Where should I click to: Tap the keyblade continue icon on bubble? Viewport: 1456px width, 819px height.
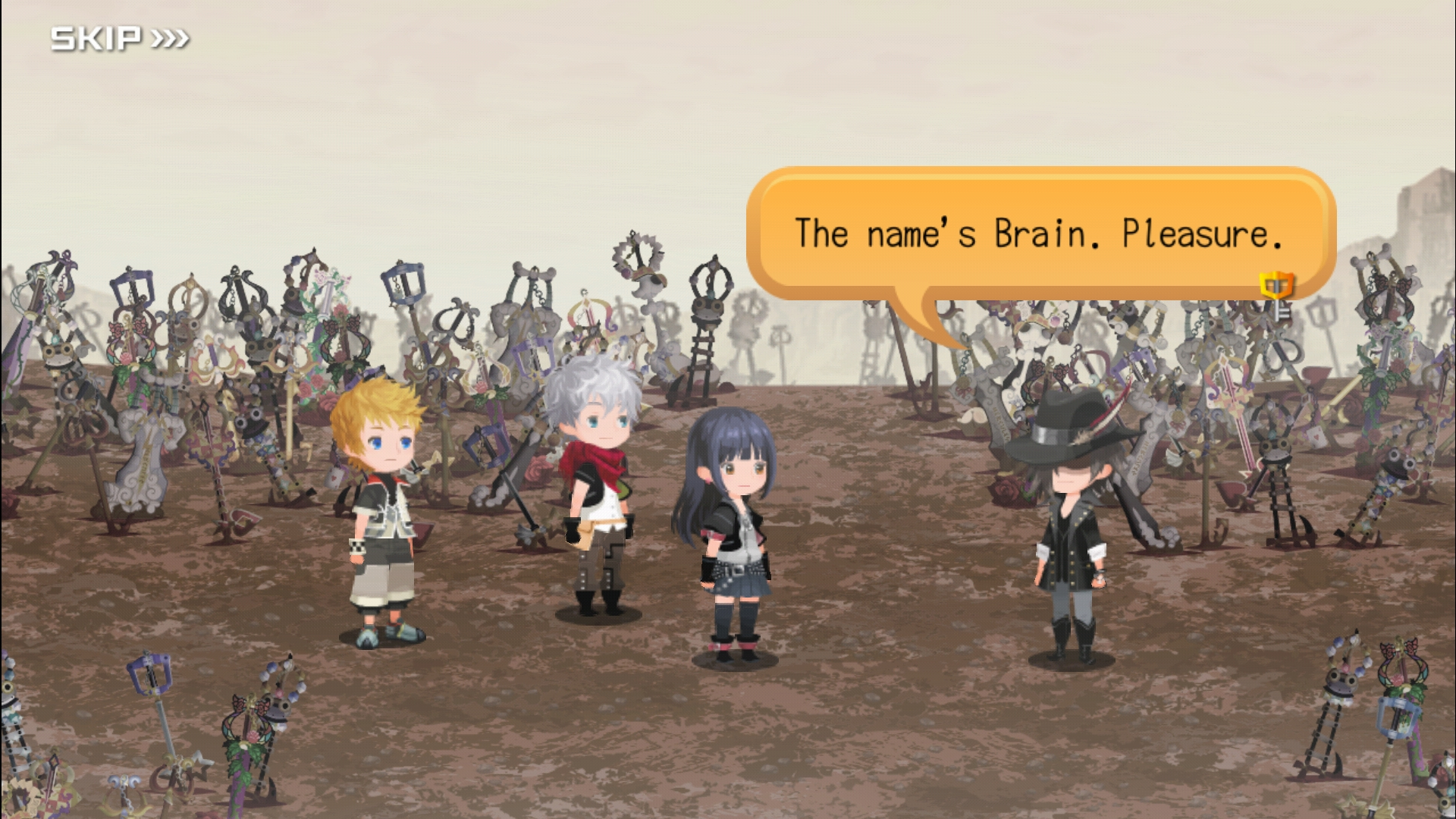pos(1277,293)
